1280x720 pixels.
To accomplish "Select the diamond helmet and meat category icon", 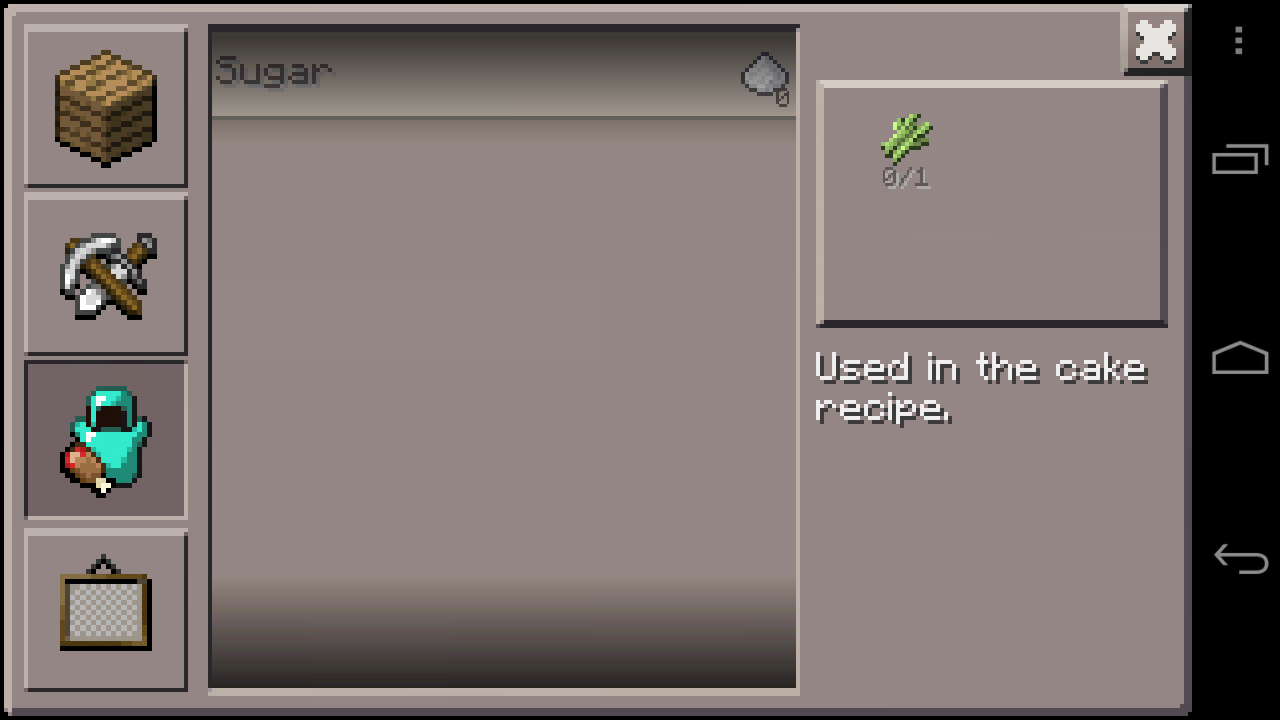I will click(x=105, y=440).
